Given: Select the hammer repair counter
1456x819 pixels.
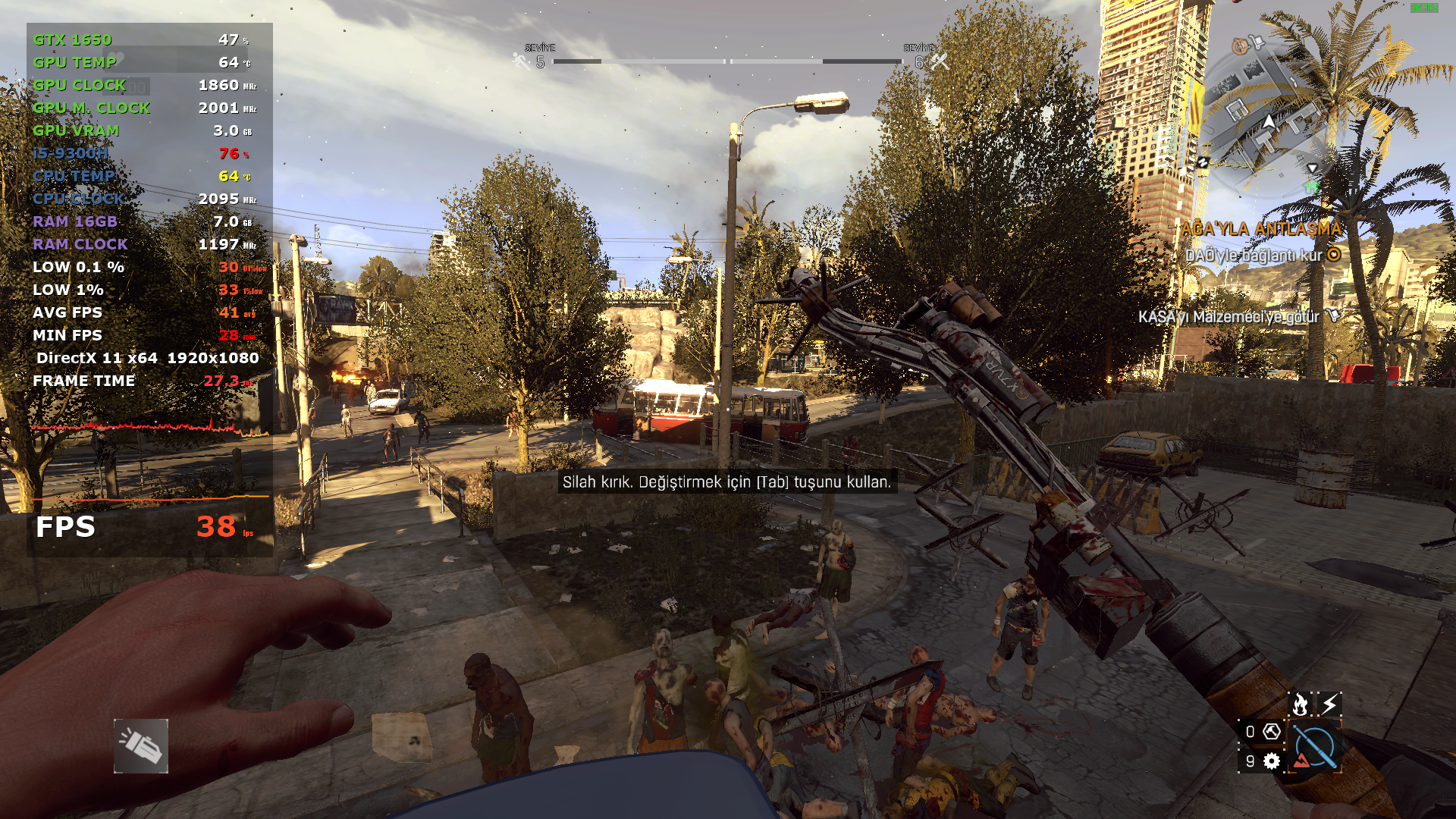Looking at the screenshot, I should 1262,732.
